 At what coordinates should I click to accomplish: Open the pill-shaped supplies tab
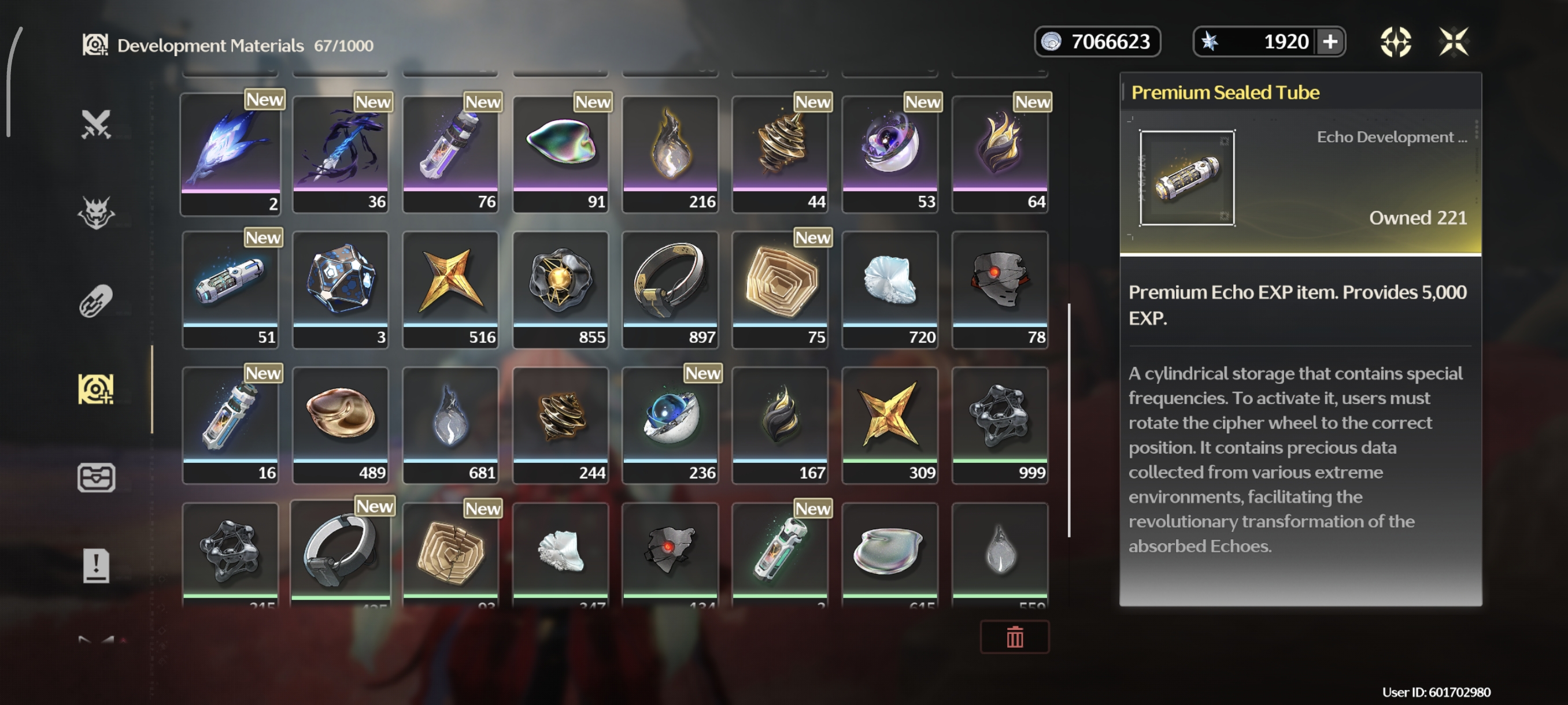coord(96,300)
